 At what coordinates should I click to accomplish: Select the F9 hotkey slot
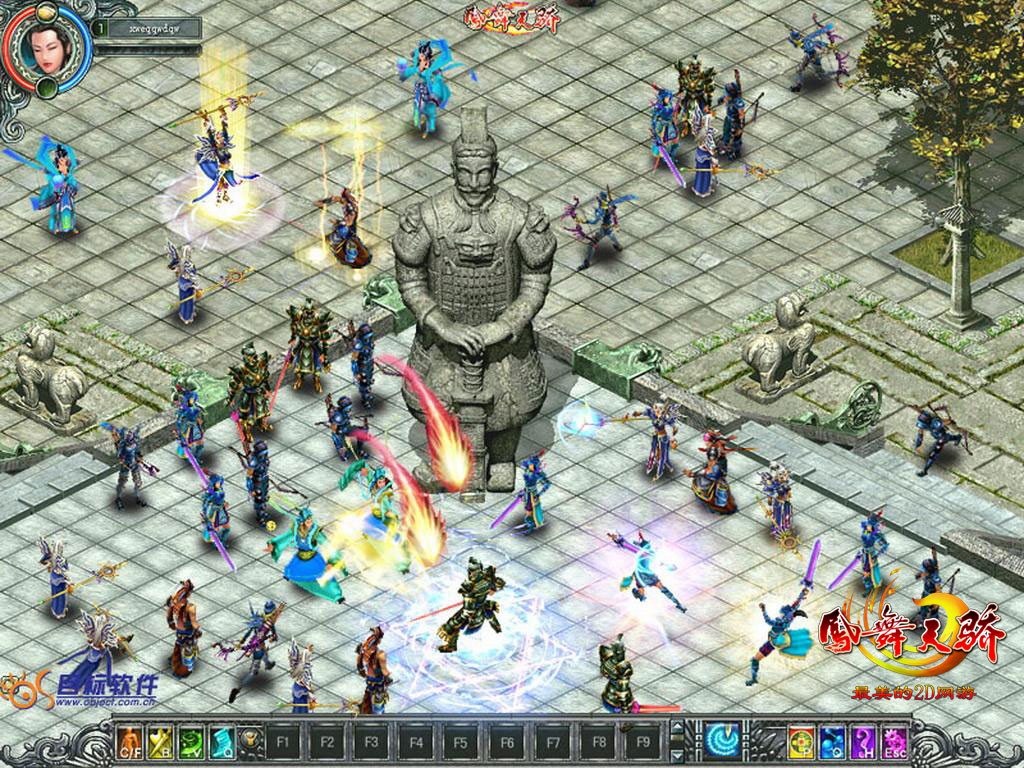pyautogui.click(x=641, y=742)
